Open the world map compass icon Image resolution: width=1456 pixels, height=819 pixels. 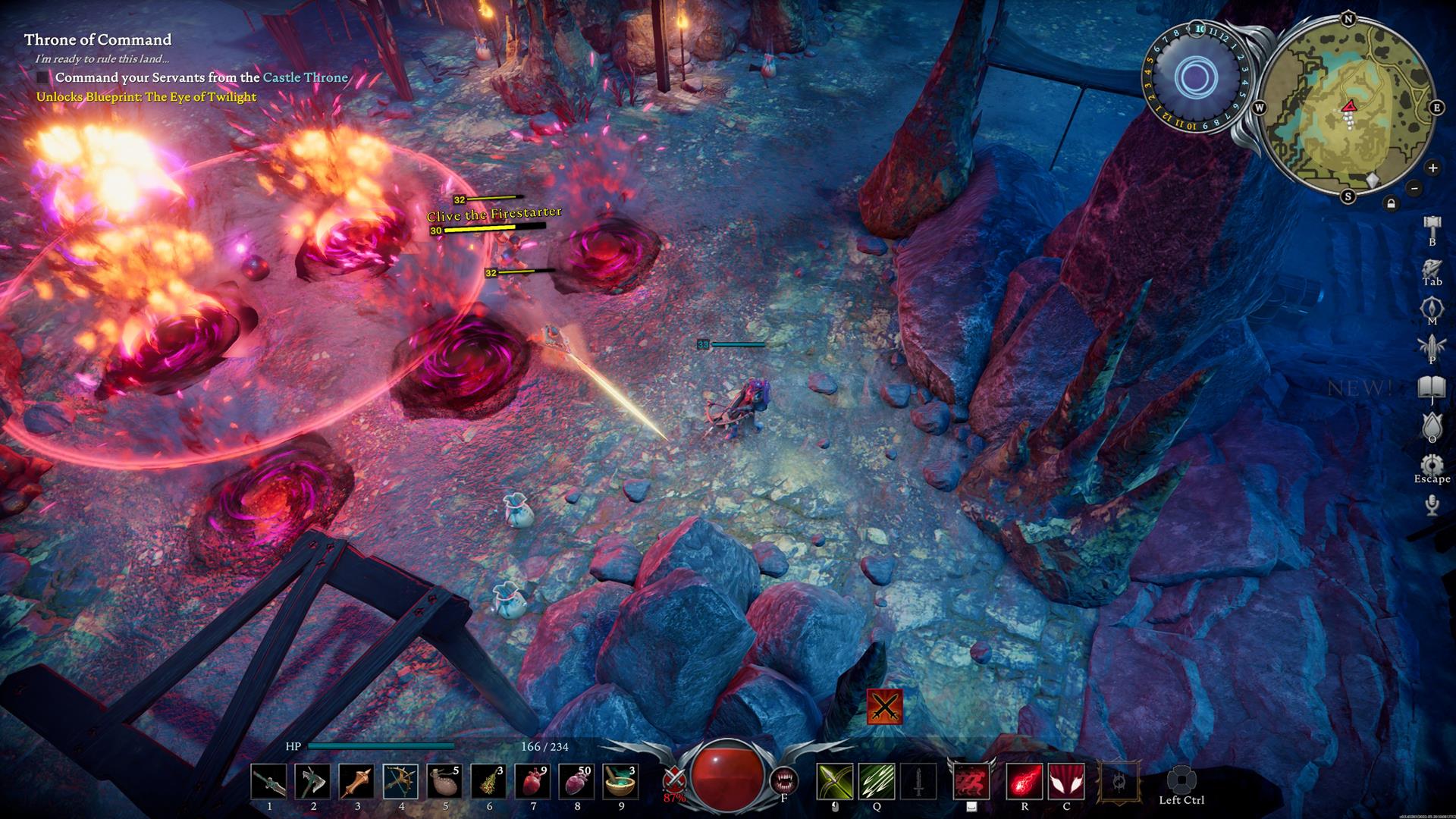coord(1432,309)
